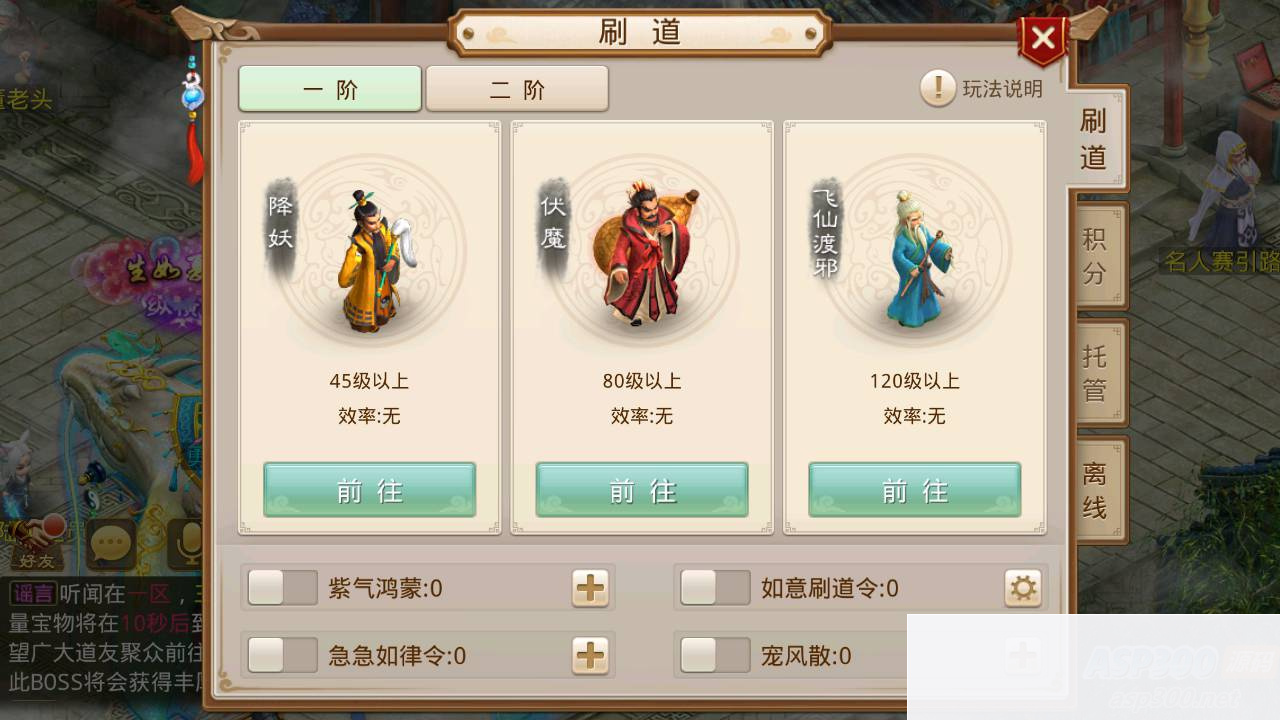This screenshot has width=1280, height=720.
Task: Switch to the 二阶 tab
Action: (517, 88)
